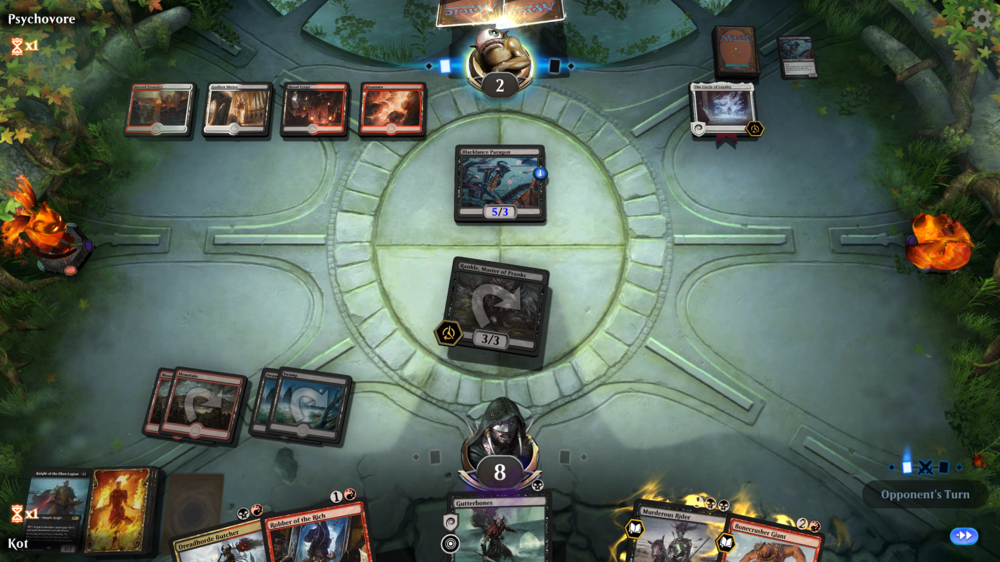Select the tapped Swamp land stack
1000x562 pixels.
click(304, 405)
